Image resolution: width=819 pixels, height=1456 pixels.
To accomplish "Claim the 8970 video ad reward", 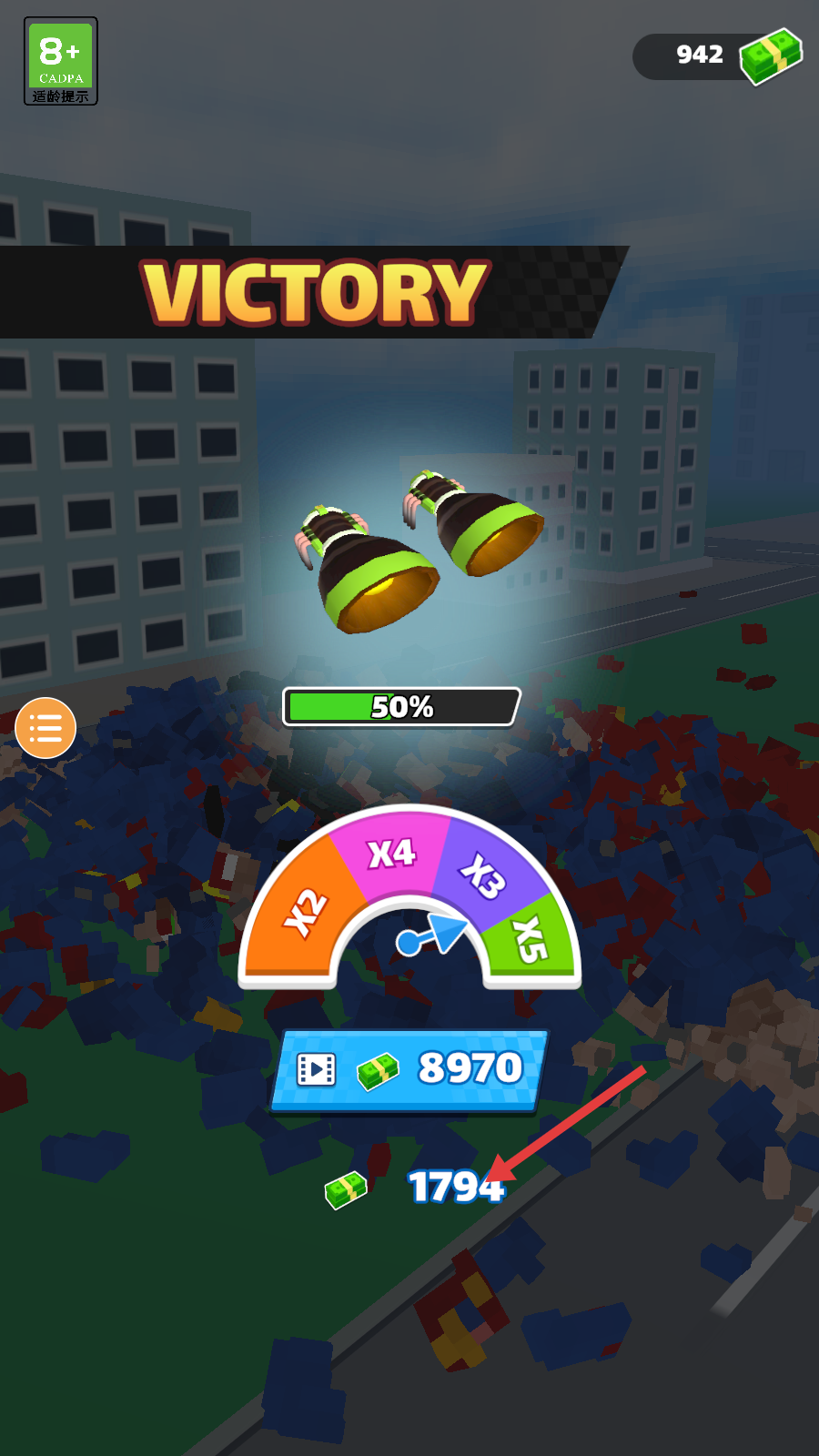I will (x=409, y=1070).
